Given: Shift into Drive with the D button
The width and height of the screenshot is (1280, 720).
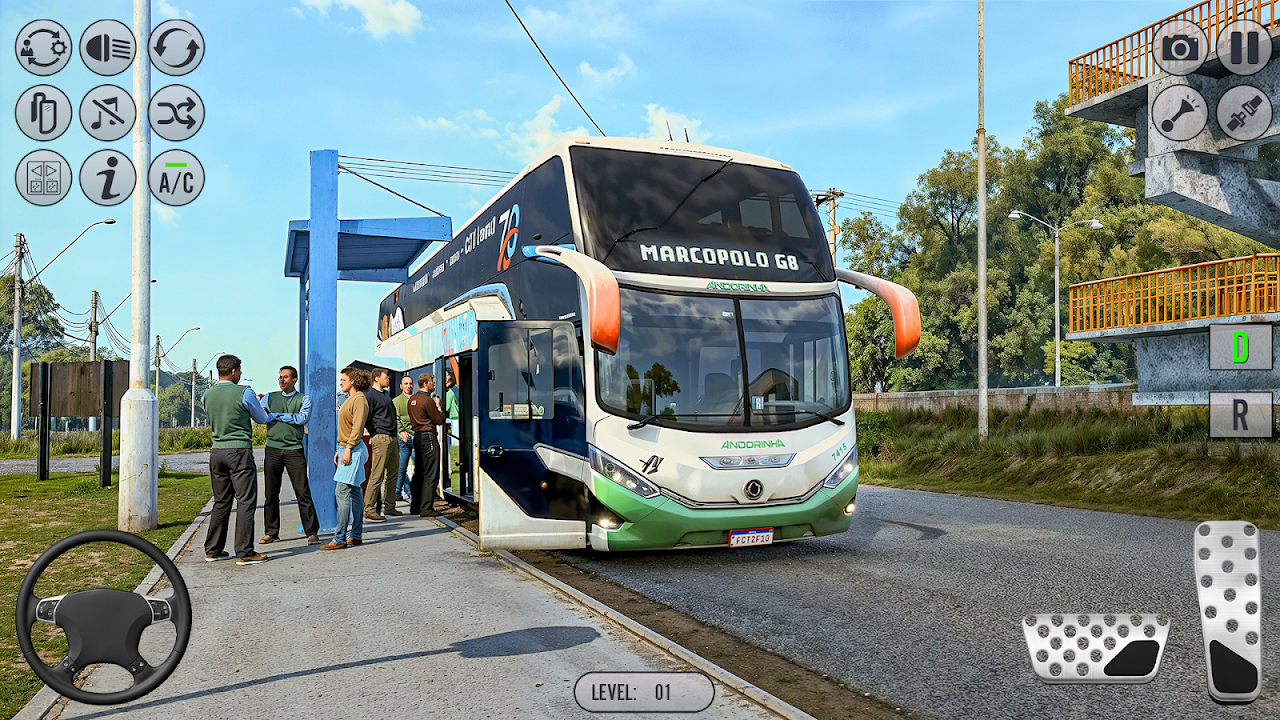Looking at the screenshot, I should point(1240,347).
